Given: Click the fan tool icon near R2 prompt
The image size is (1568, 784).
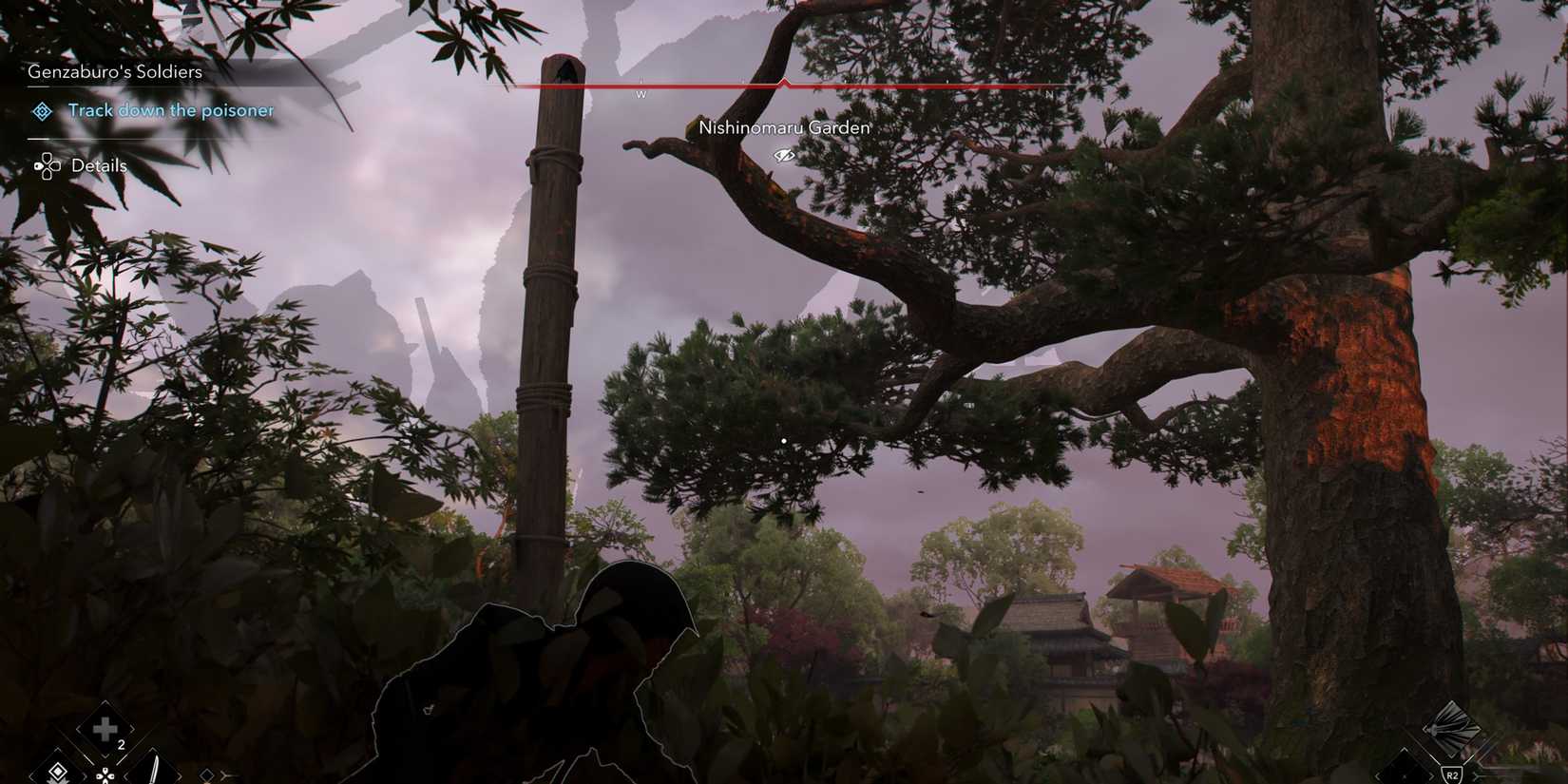Looking at the screenshot, I should pyautogui.click(x=1451, y=729).
